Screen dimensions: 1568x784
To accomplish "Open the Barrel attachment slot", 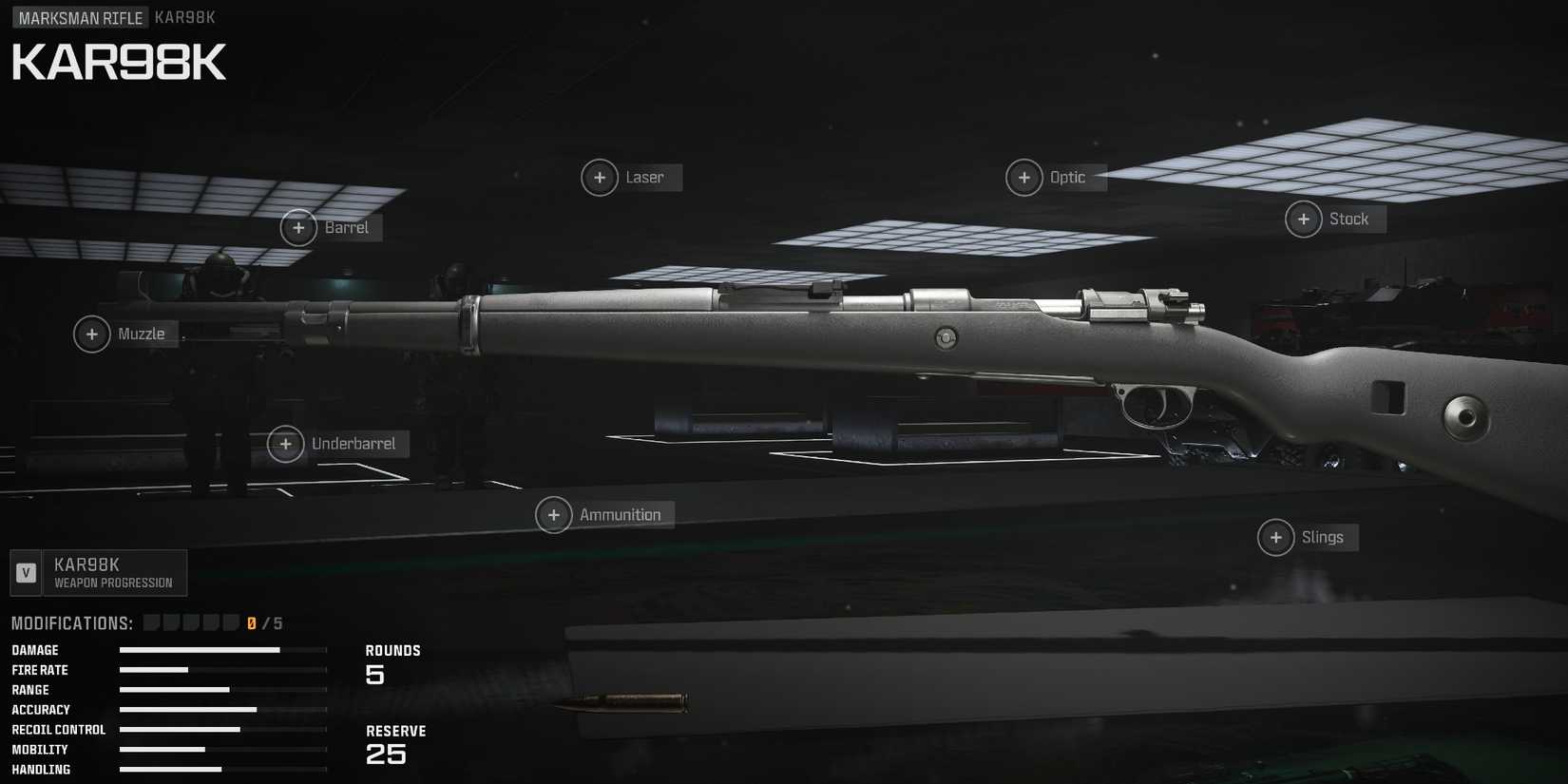I will click(298, 228).
